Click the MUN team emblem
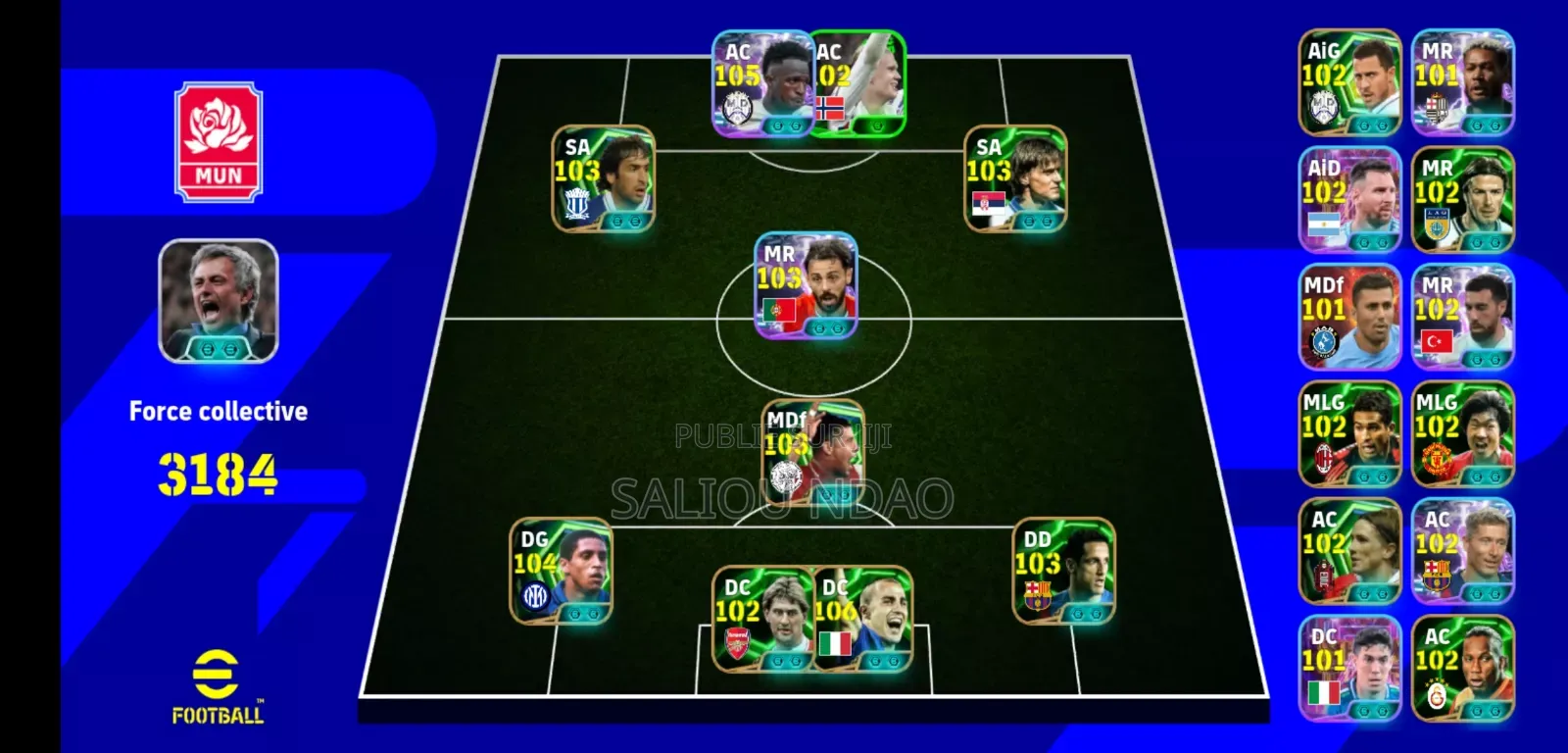1568x753 pixels. 219,142
